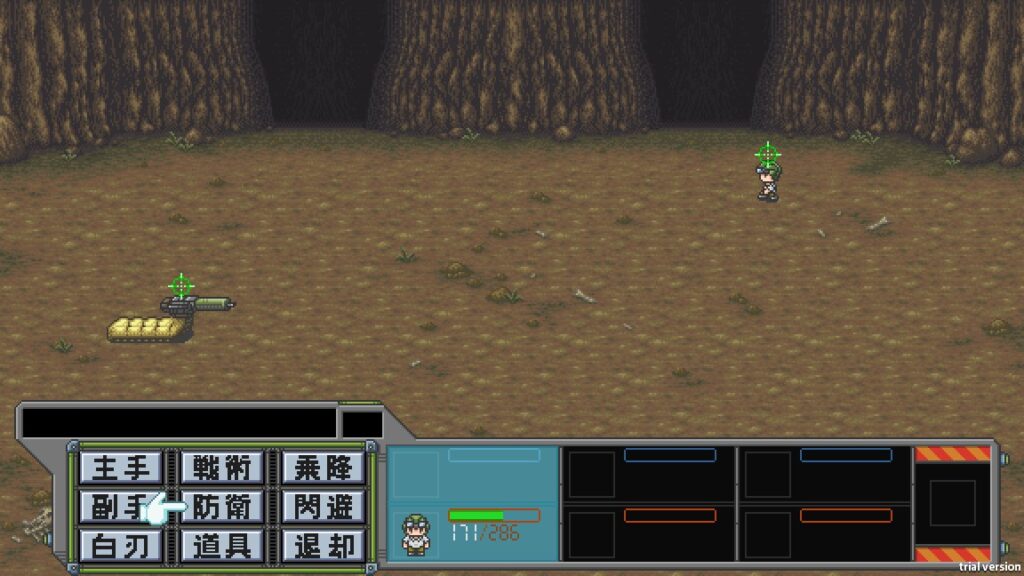1024x576 pixels.
Task: Open the 道具 items command
Action: click(222, 545)
